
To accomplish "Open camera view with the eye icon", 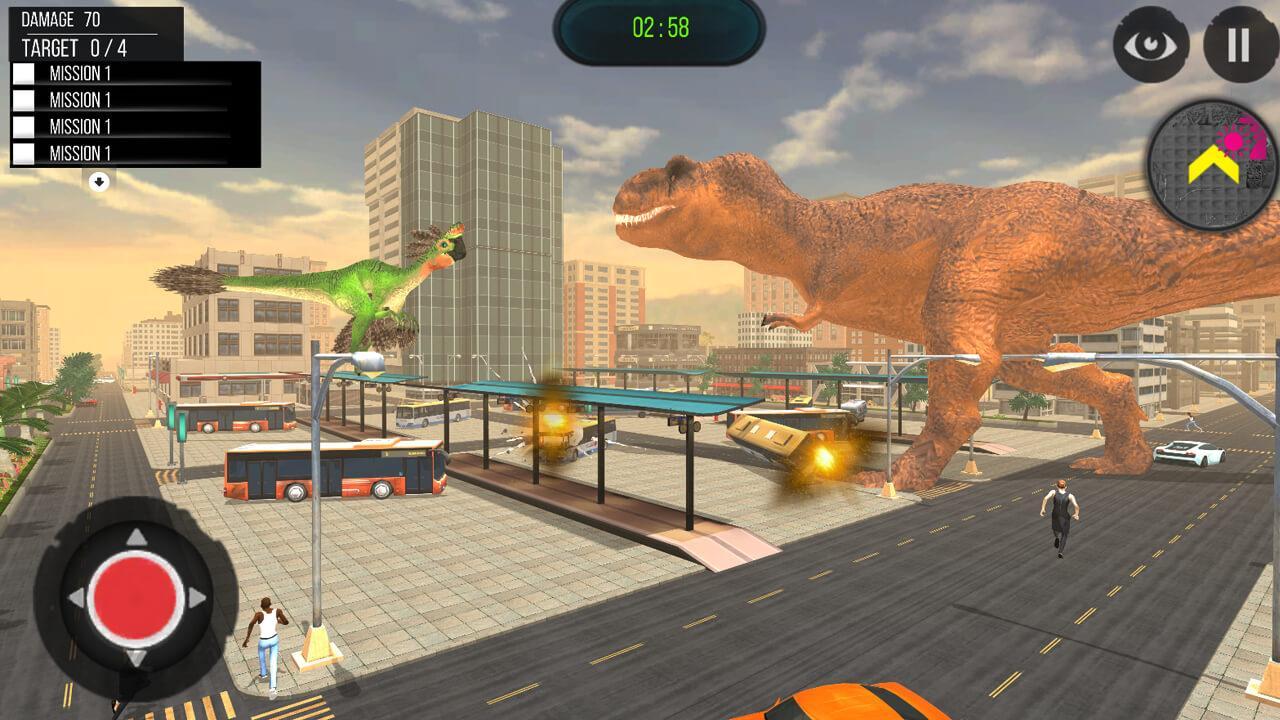I will (1150, 45).
